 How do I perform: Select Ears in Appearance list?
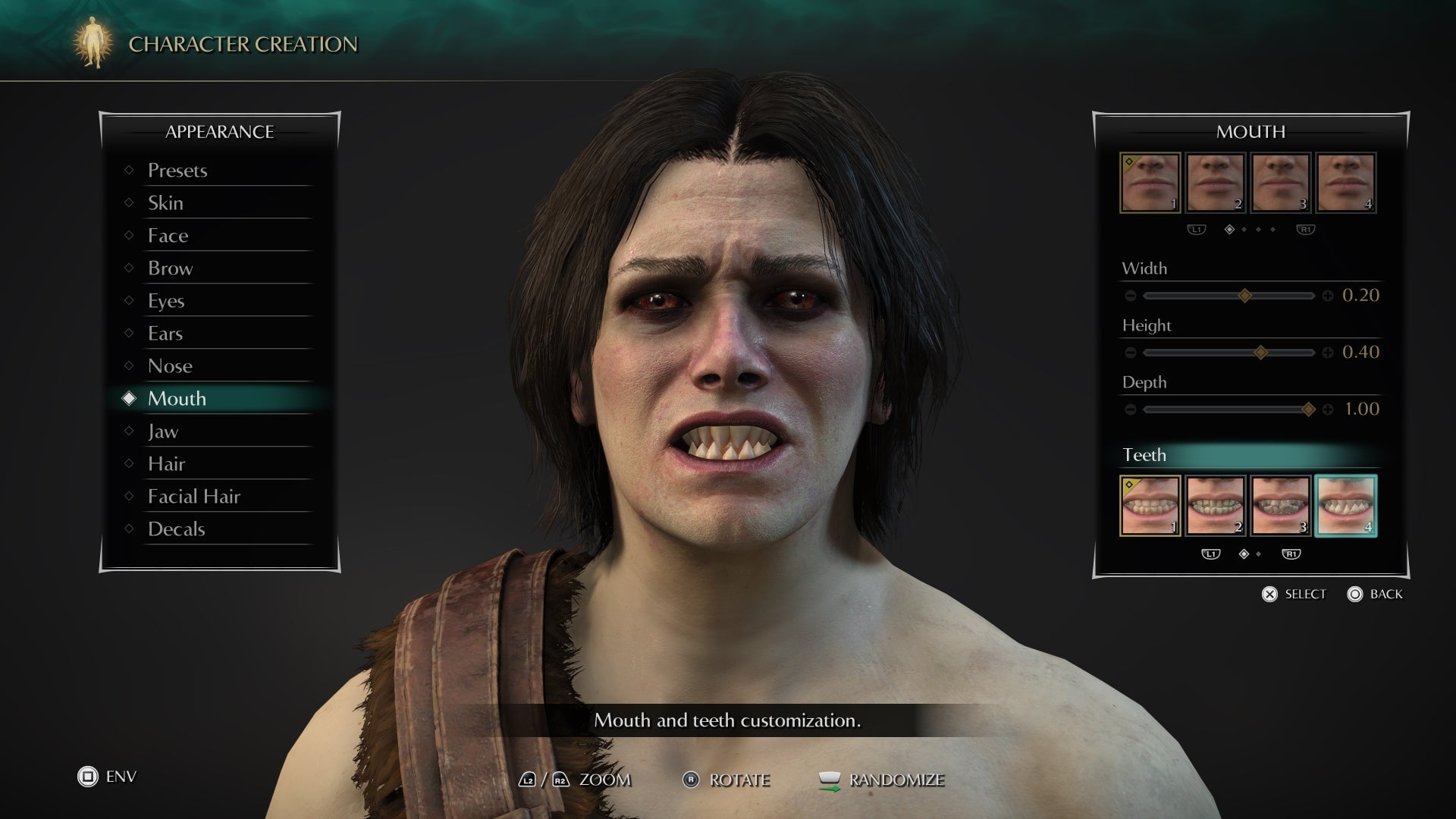(x=165, y=334)
